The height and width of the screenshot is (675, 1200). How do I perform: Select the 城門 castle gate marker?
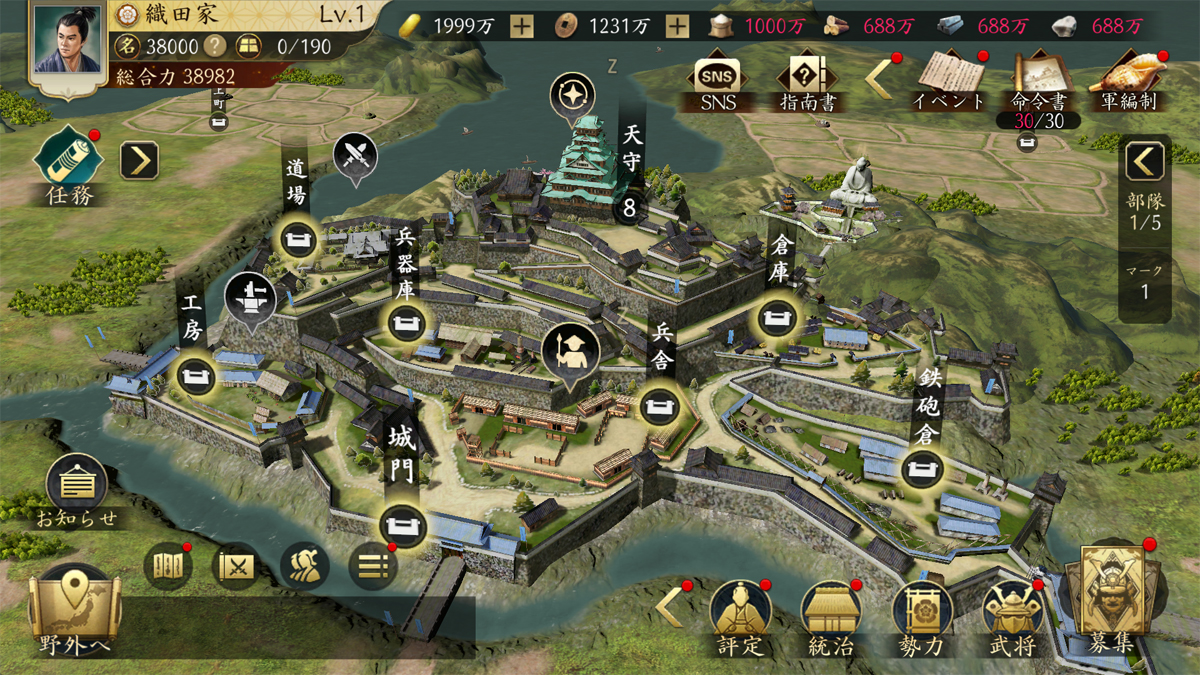coord(403,524)
